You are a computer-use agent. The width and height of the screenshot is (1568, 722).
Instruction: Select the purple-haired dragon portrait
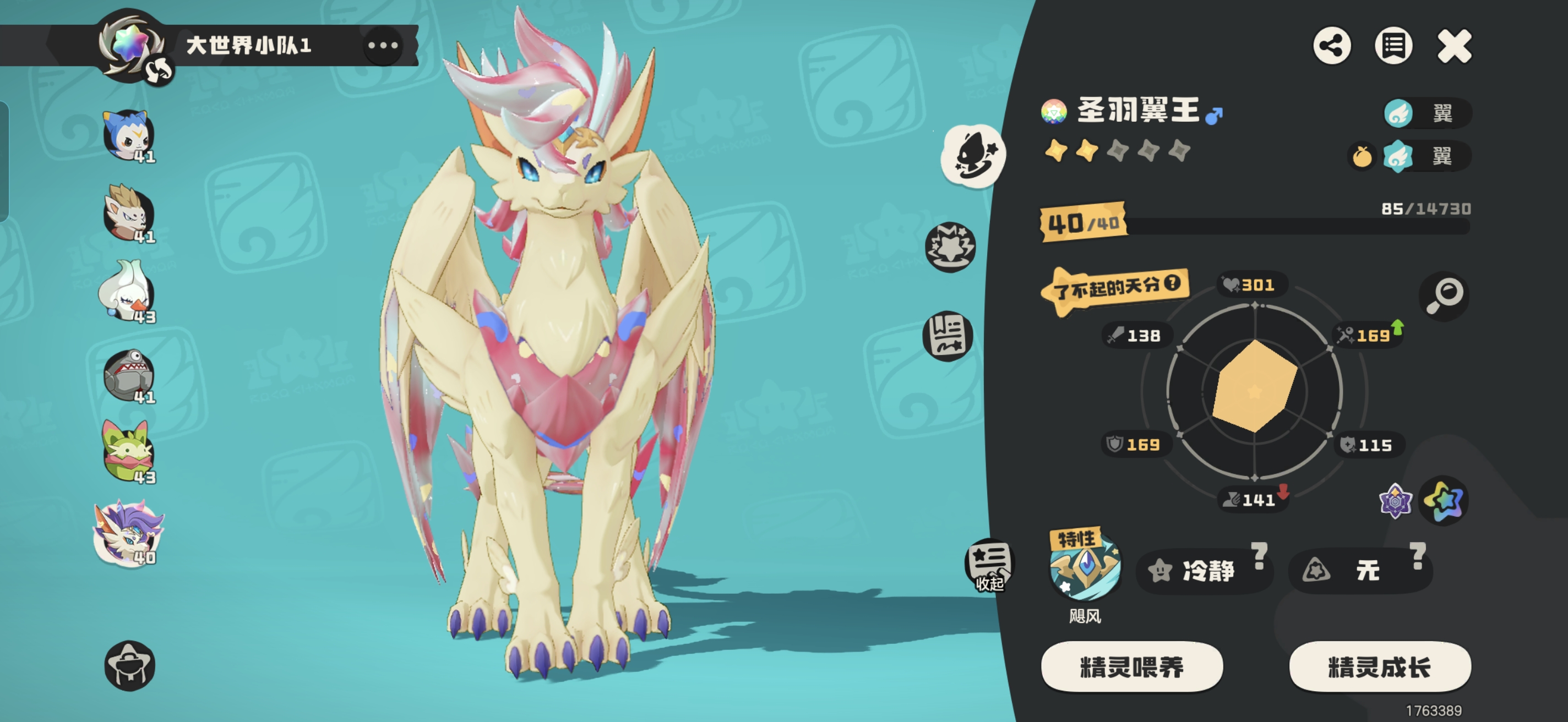click(128, 533)
